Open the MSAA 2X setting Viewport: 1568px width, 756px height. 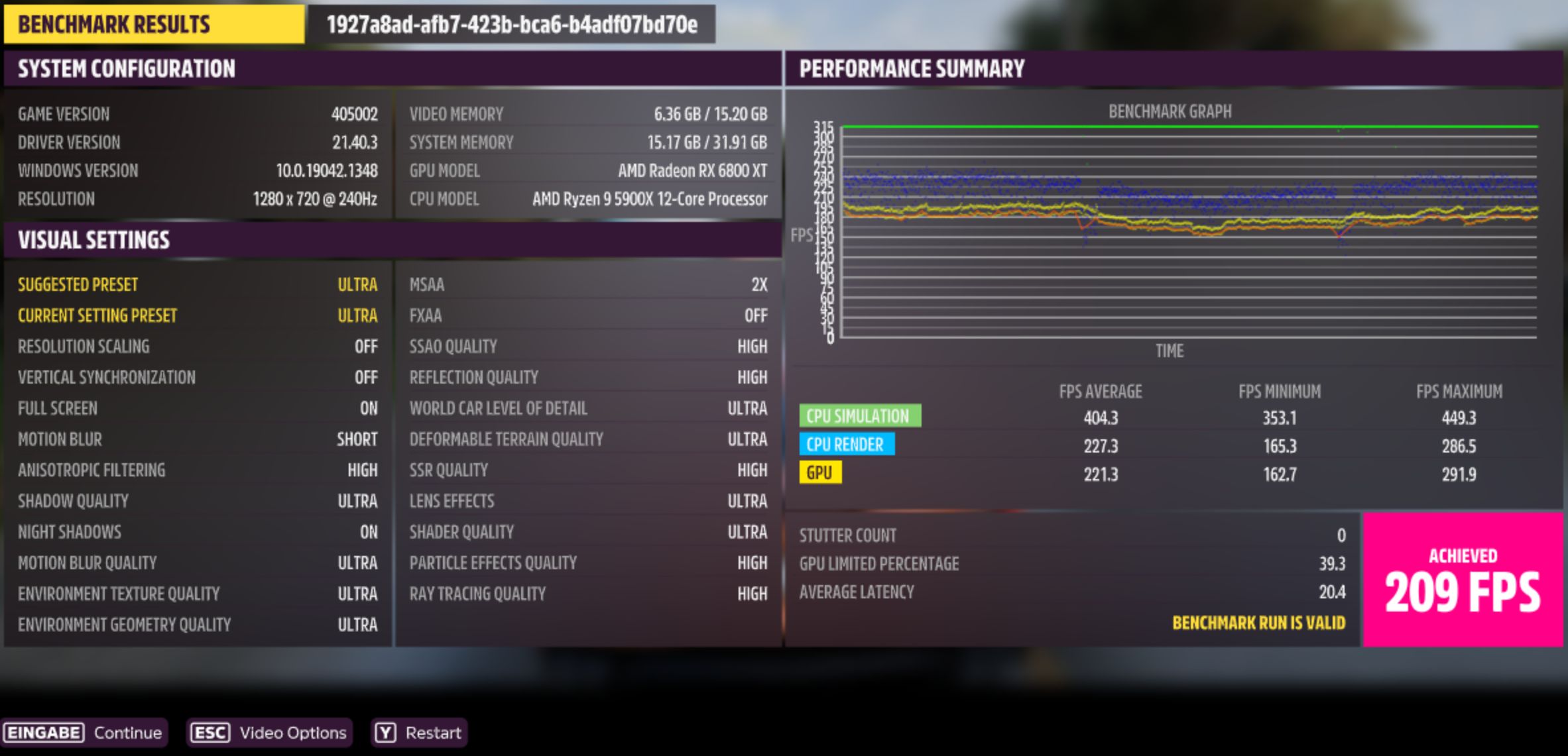587,284
